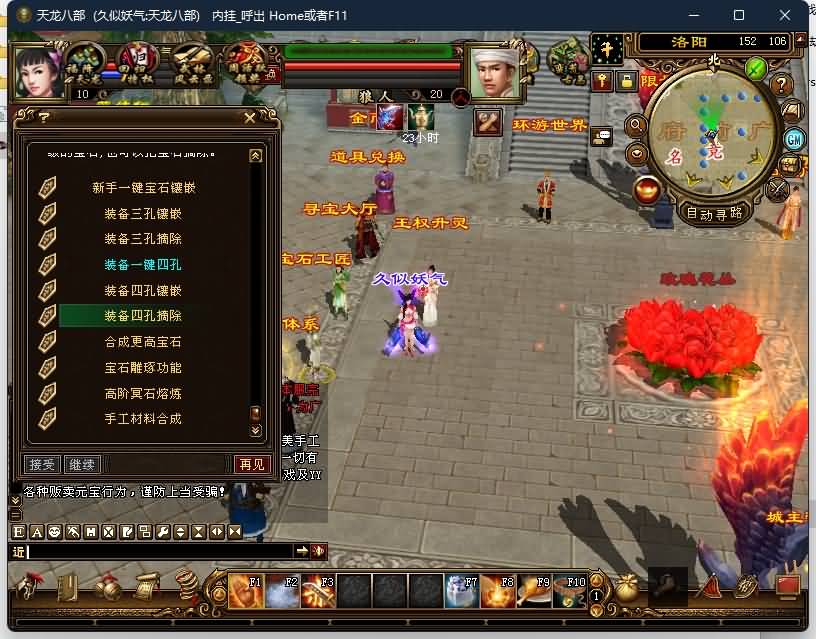Click the 继续 continue button
Screen dimensions: 816x639
click(x=81, y=464)
